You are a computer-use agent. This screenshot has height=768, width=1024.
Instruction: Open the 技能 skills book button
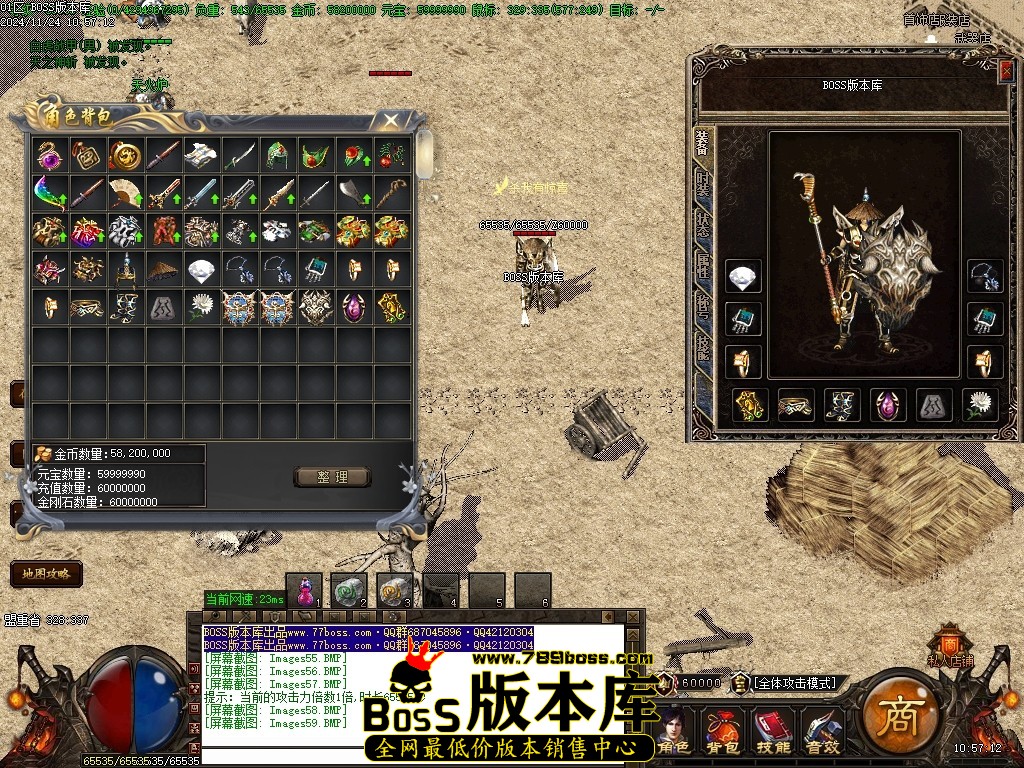(771, 732)
